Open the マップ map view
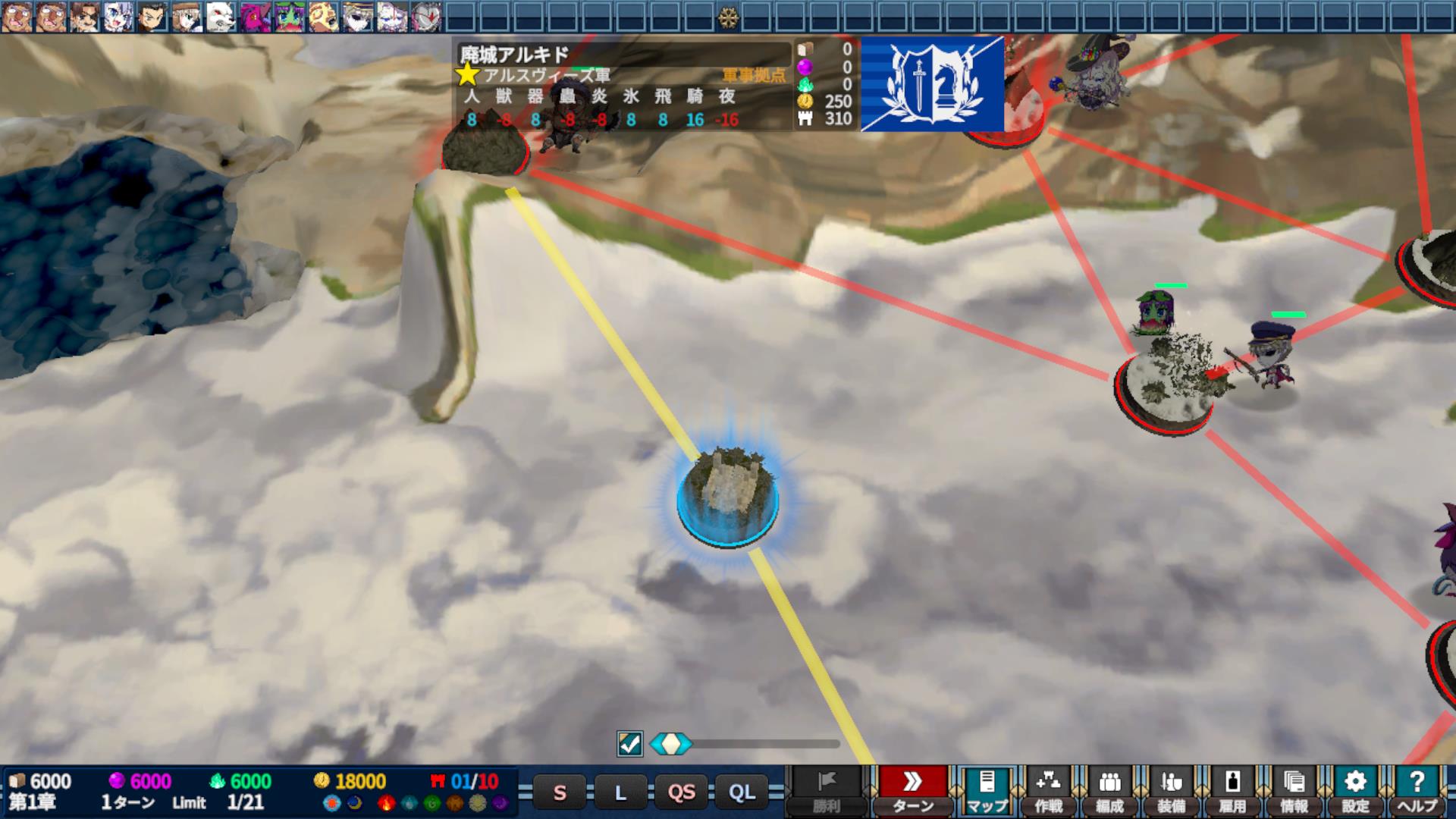Viewport: 1456px width, 819px height. pyautogui.click(x=987, y=790)
